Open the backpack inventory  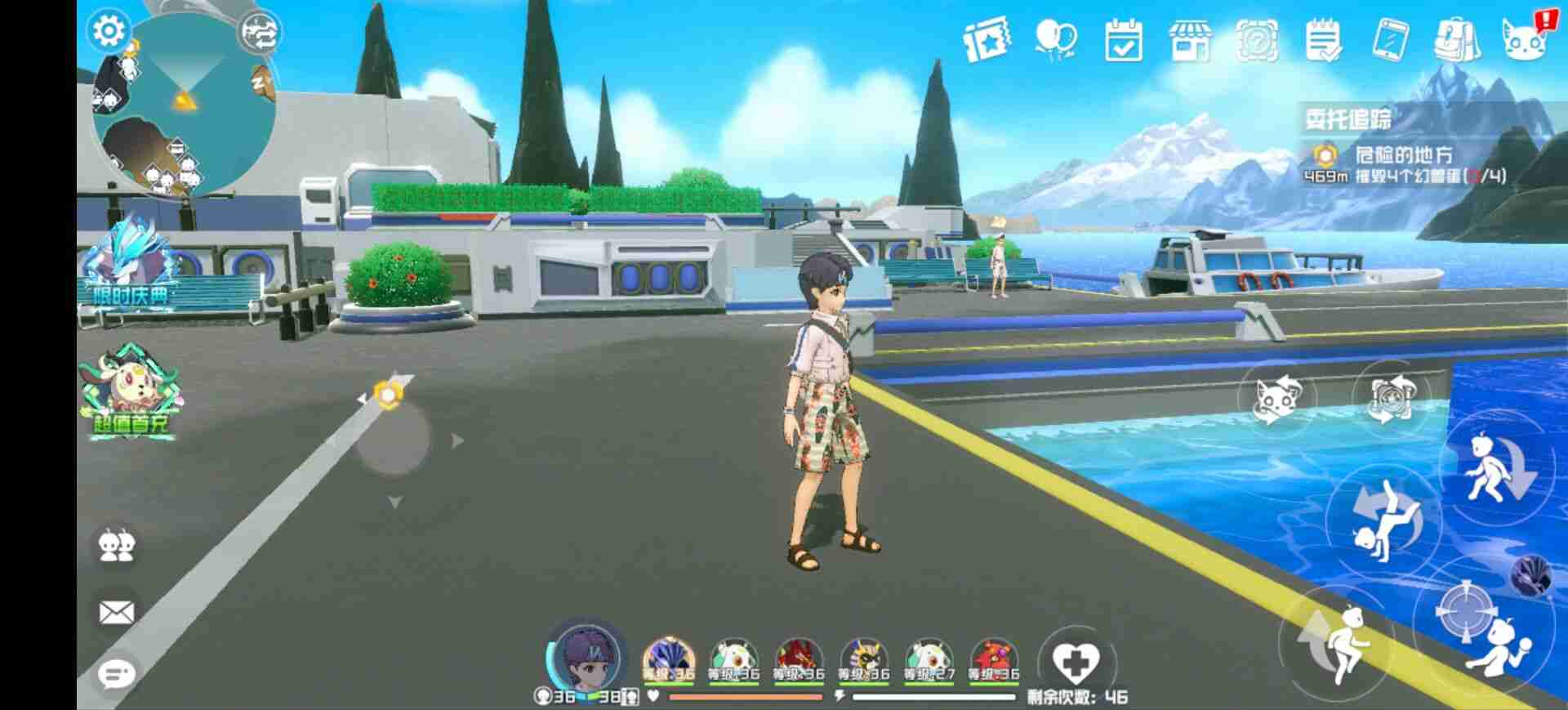tap(1459, 39)
